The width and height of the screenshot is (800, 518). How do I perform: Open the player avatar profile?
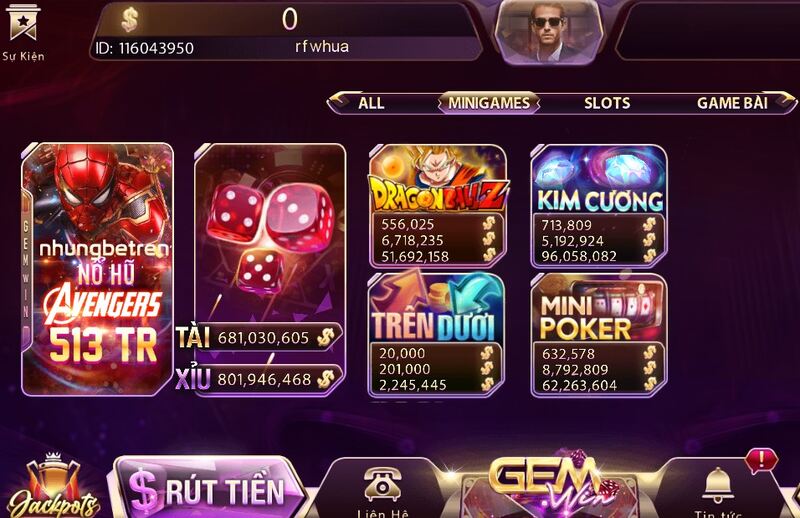pos(547,30)
